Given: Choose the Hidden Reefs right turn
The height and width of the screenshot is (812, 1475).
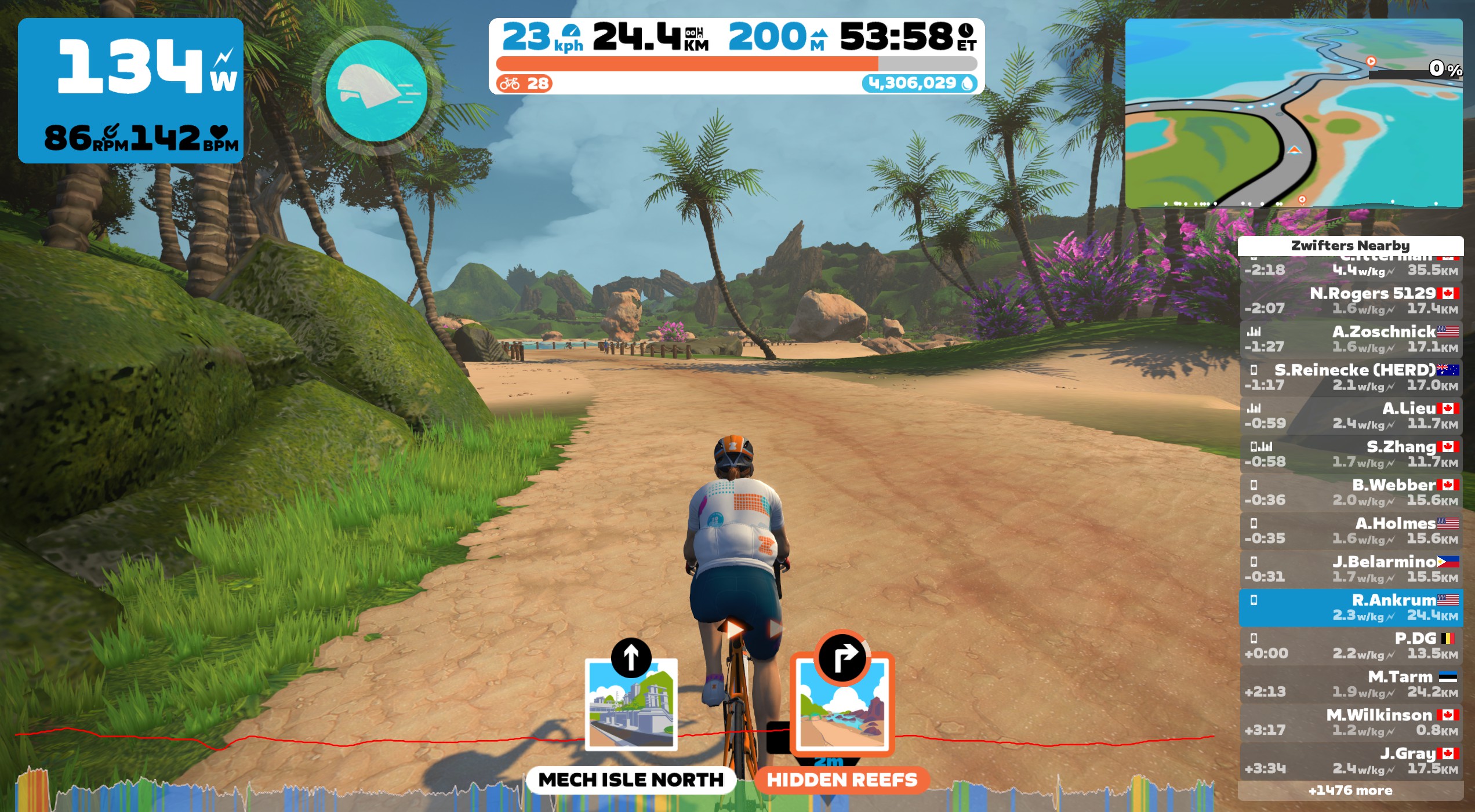Looking at the screenshot, I should tap(842, 705).
